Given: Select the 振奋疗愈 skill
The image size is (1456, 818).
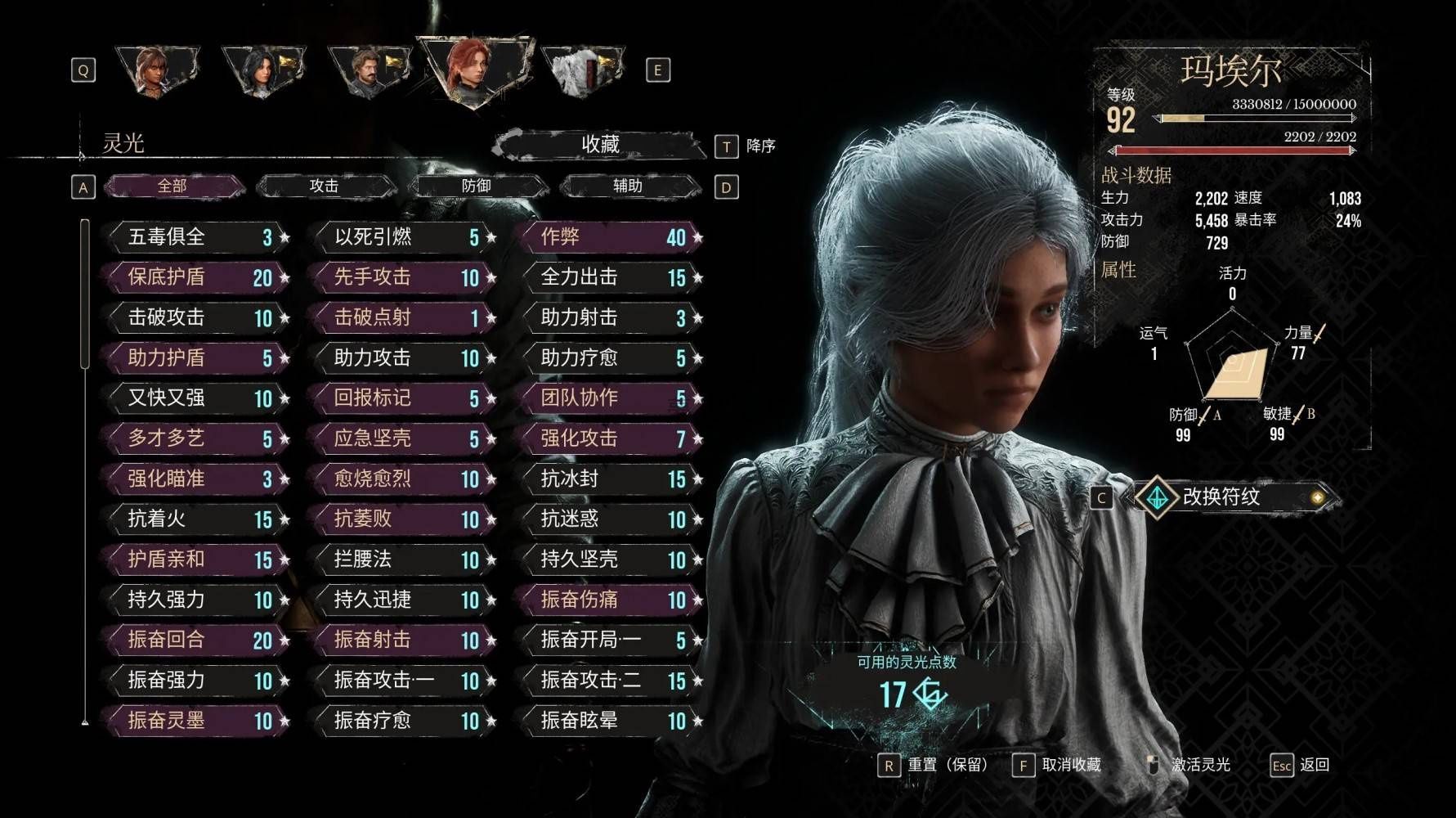Looking at the screenshot, I should pos(403,721).
